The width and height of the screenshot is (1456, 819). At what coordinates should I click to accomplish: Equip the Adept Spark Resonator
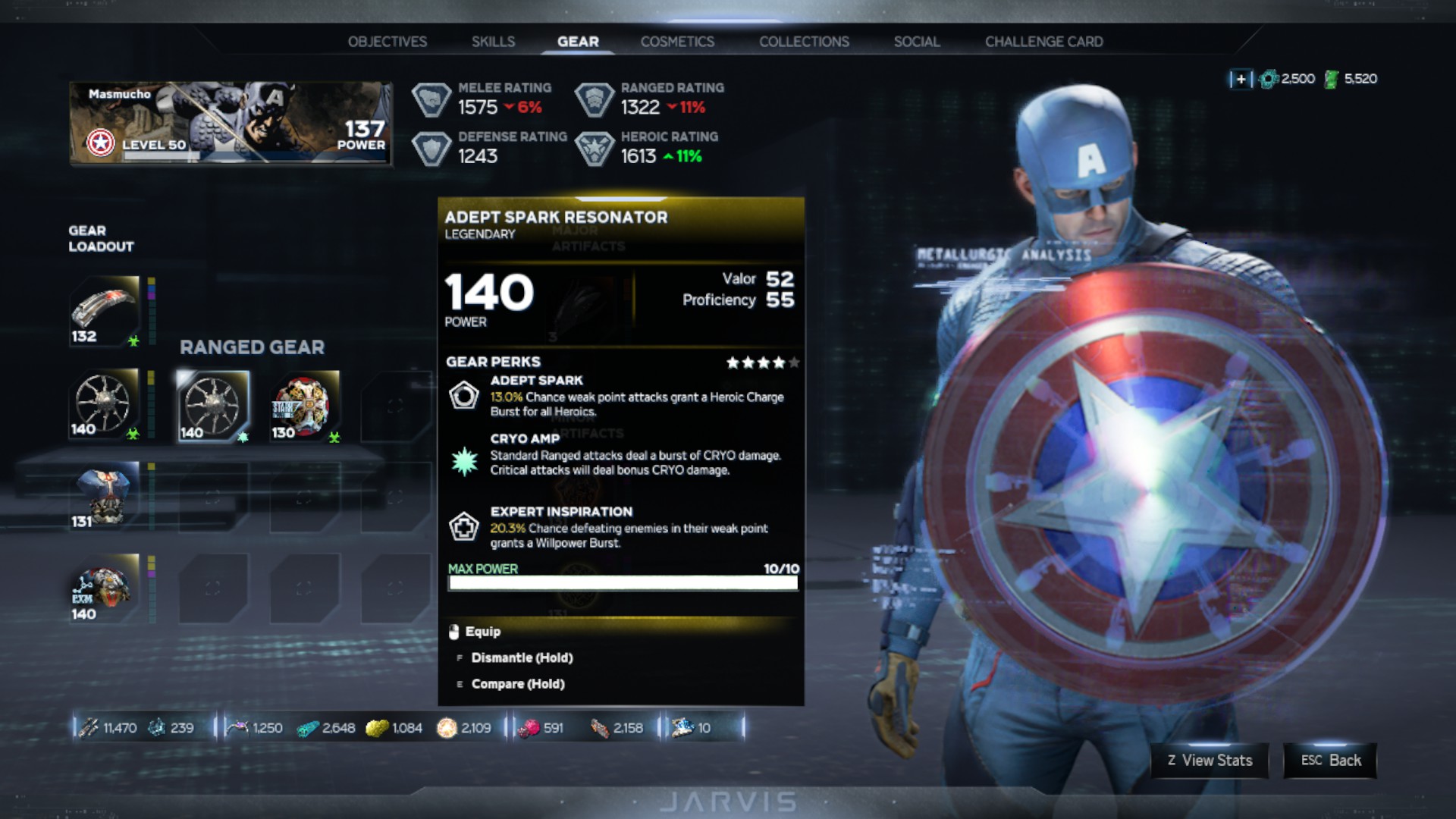pos(482,632)
